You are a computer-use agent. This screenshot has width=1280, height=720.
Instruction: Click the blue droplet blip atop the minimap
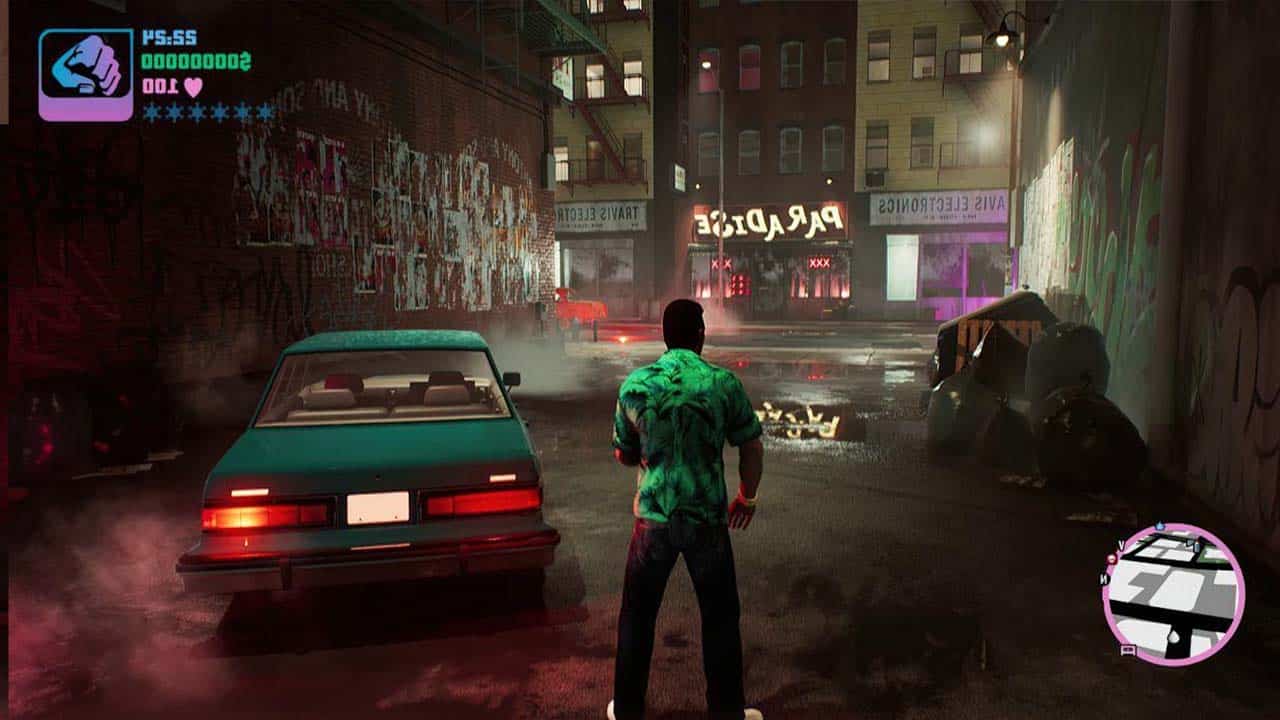click(x=1159, y=525)
